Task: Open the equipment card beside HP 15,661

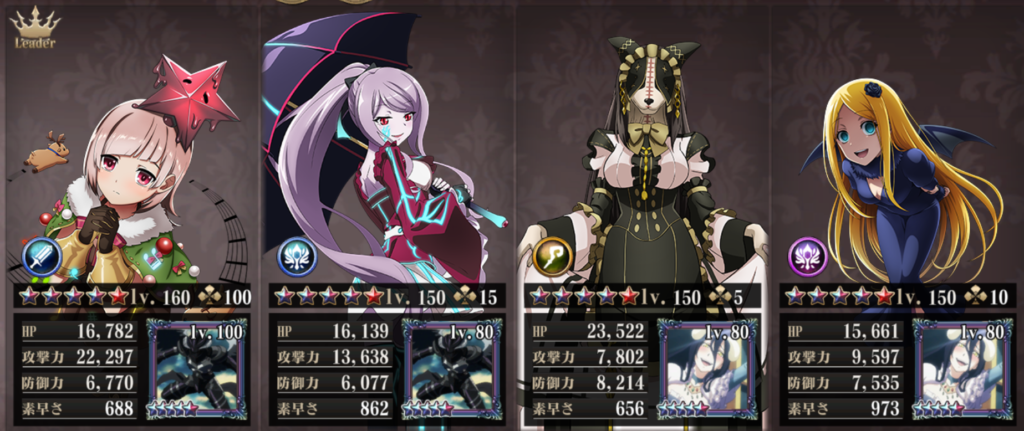Action: click(x=962, y=367)
